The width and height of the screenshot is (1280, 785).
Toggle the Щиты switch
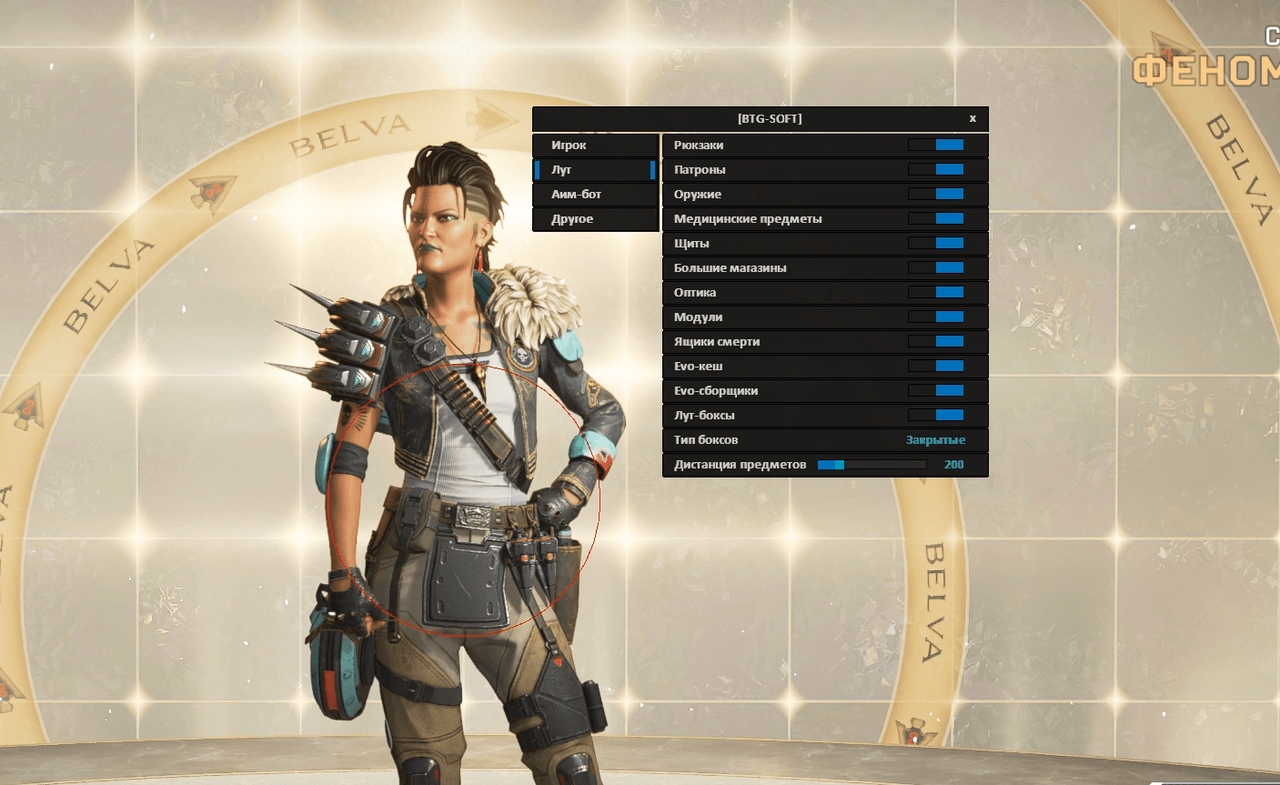936,243
